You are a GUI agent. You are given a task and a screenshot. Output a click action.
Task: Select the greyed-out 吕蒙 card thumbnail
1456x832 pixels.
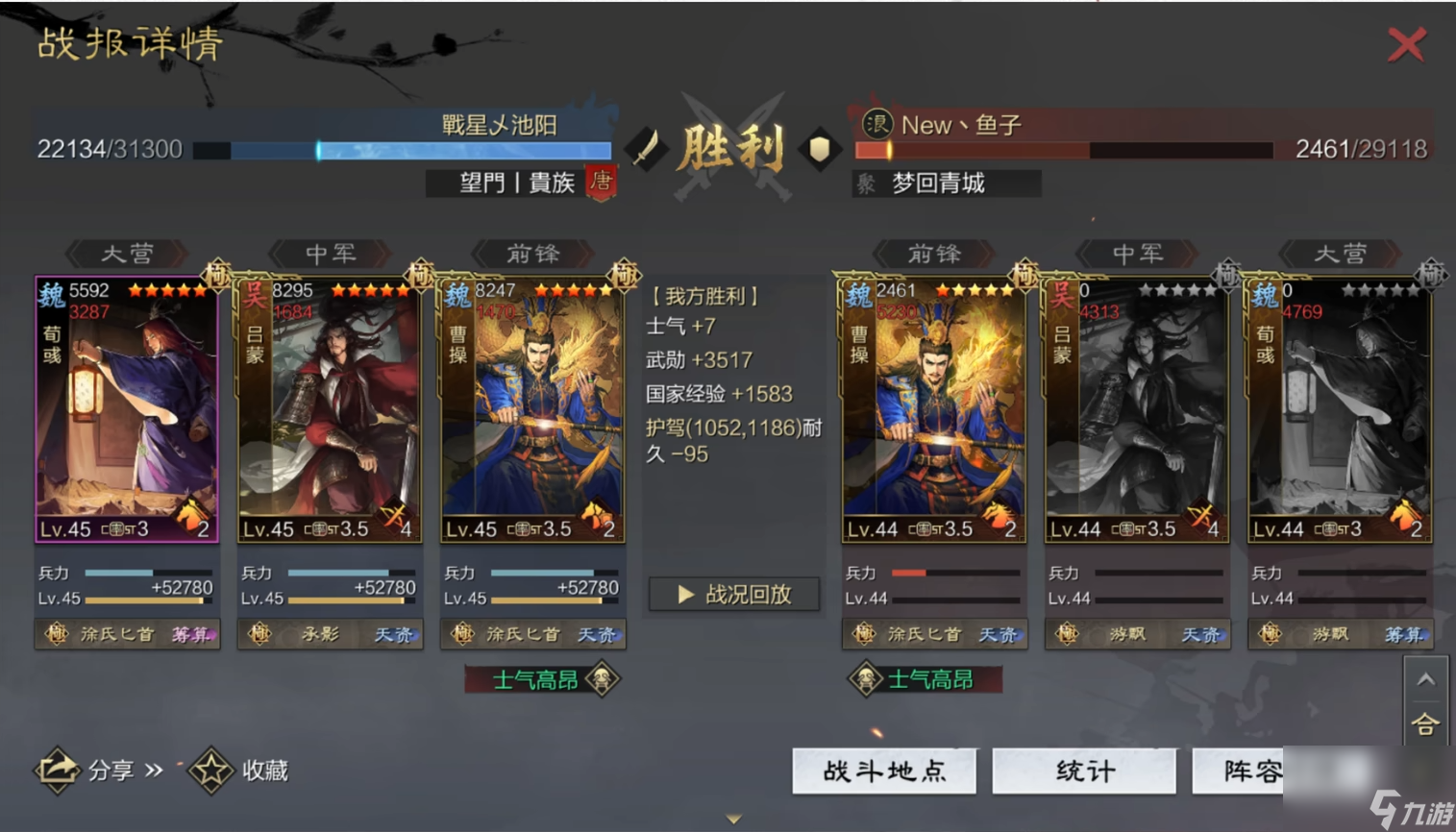(1135, 404)
